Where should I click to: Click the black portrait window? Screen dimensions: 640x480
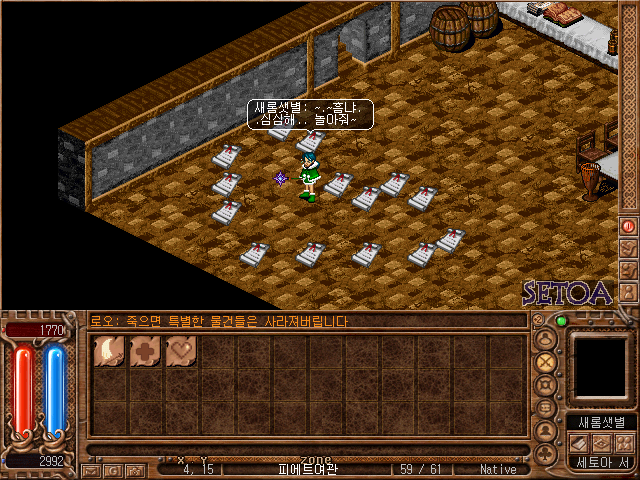(x=601, y=365)
